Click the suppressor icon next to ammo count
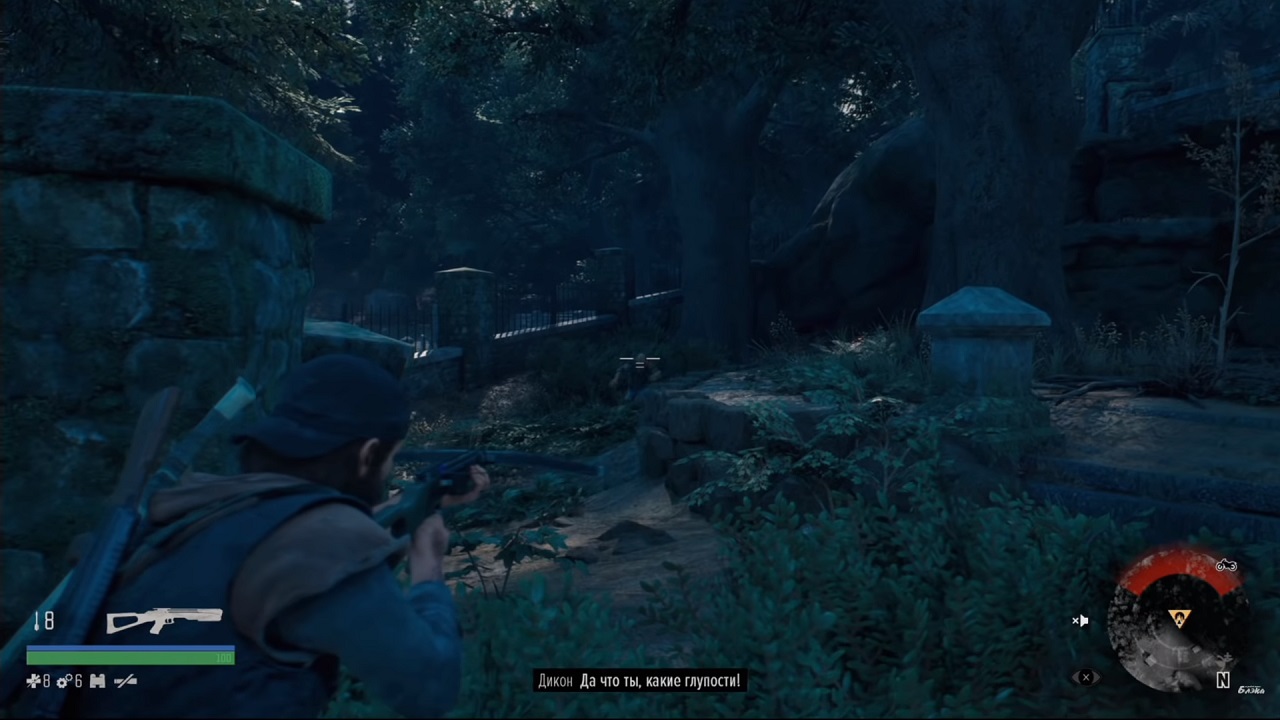This screenshot has height=720, width=1280. 38,621
